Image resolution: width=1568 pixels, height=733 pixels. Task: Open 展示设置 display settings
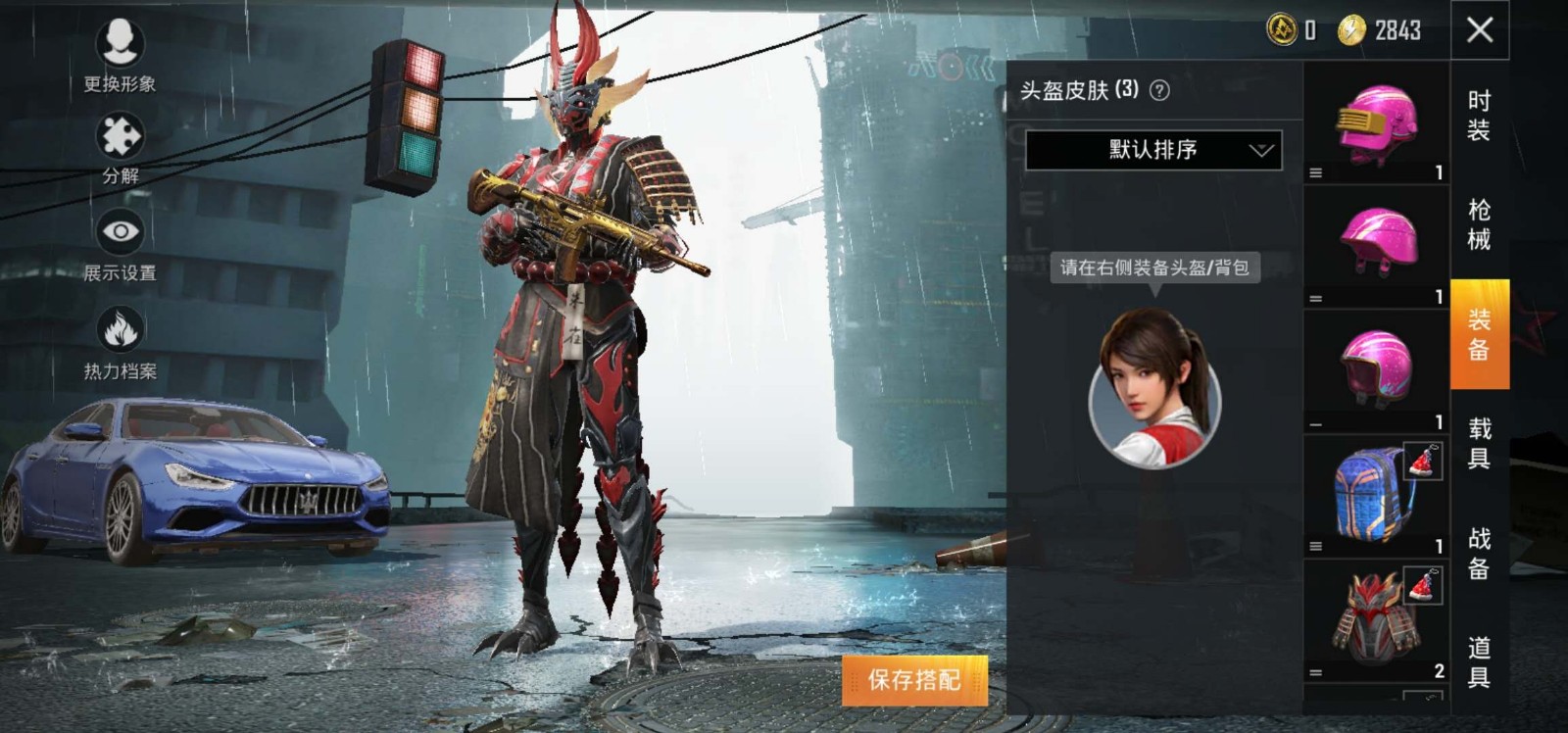[120, 232]
